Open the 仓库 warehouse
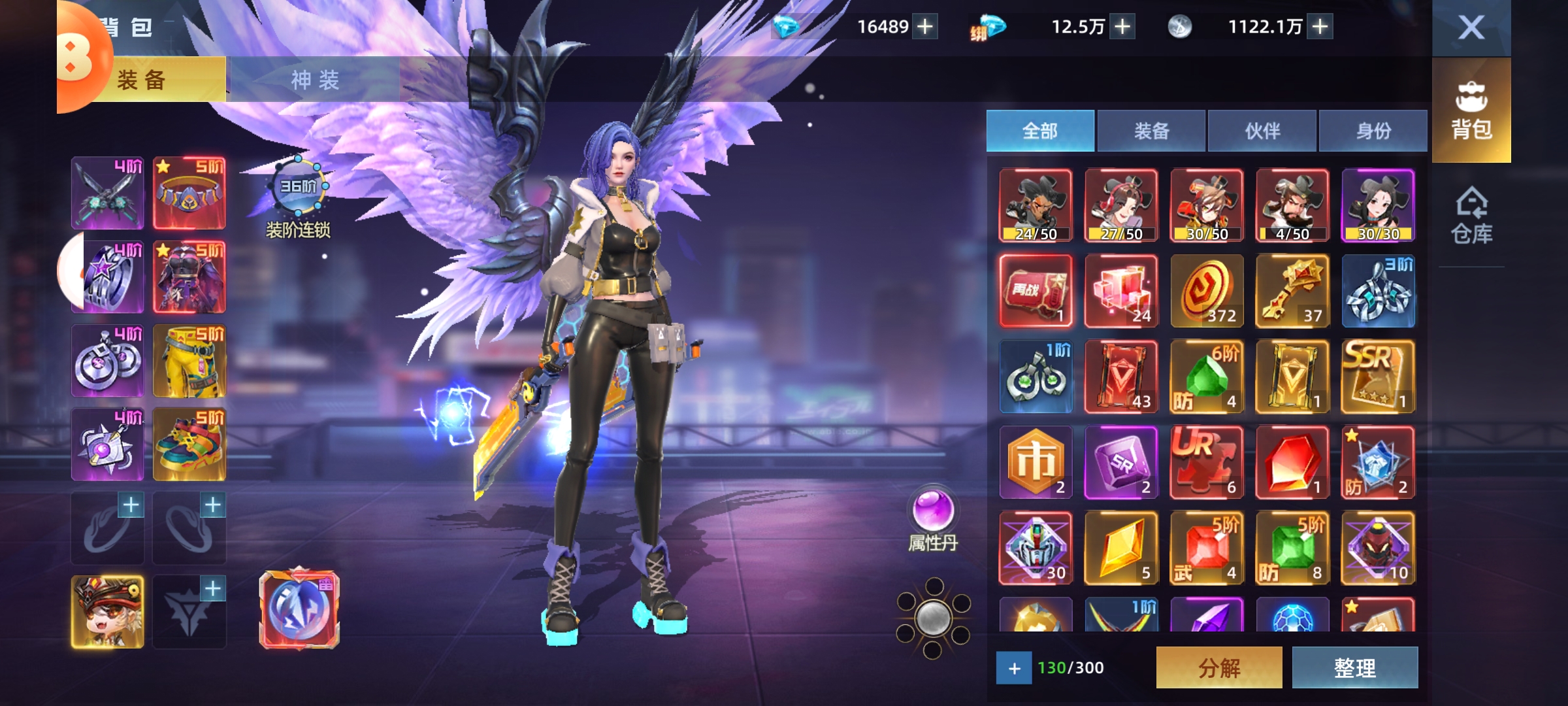The height and width of the screenshot is (706, 1568). pyautogui.click(x=1471, y=216)
